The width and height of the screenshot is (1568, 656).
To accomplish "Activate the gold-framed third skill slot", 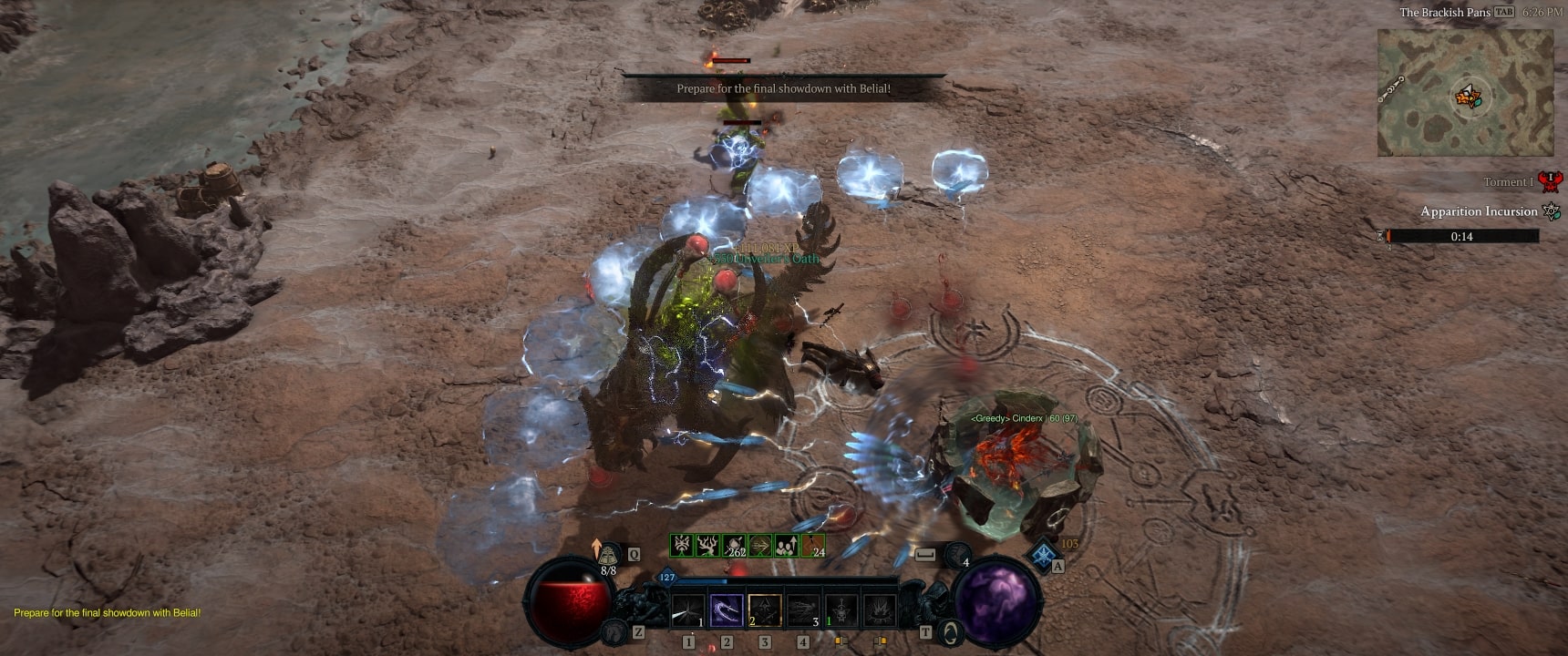I will click(x=765, y=610).
